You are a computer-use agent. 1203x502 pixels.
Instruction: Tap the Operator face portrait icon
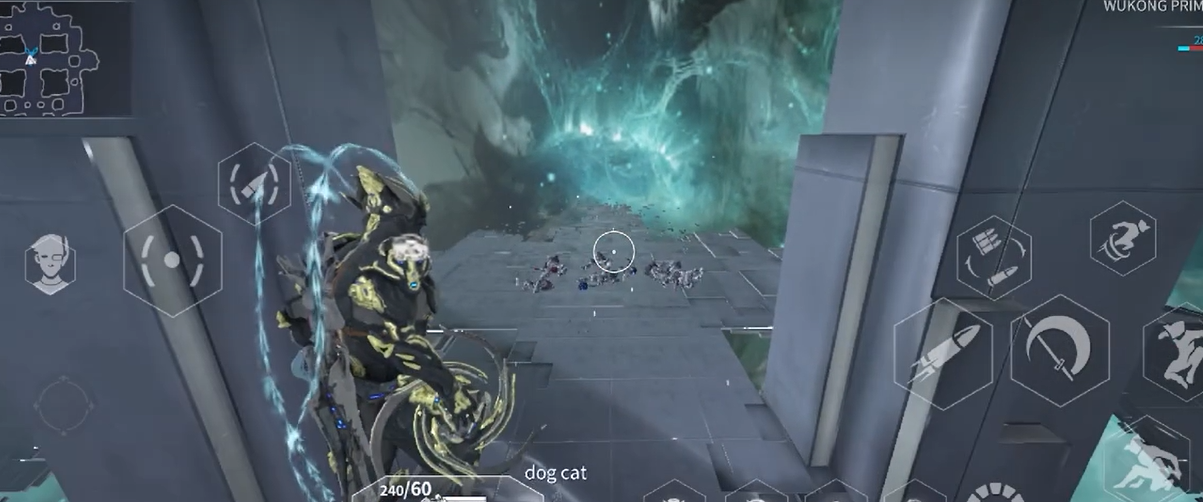(50, 264)
